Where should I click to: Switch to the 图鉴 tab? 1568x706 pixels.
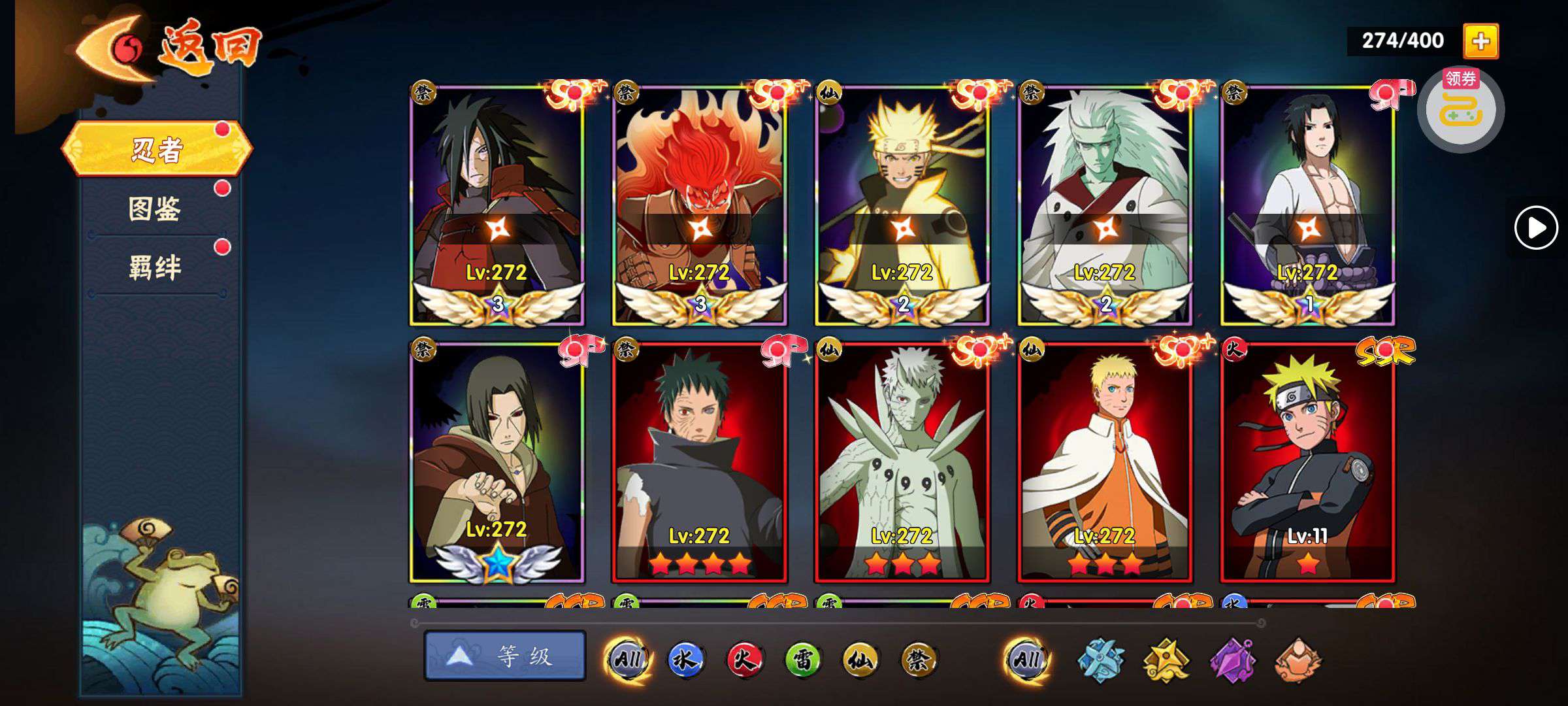coord(155,209)
